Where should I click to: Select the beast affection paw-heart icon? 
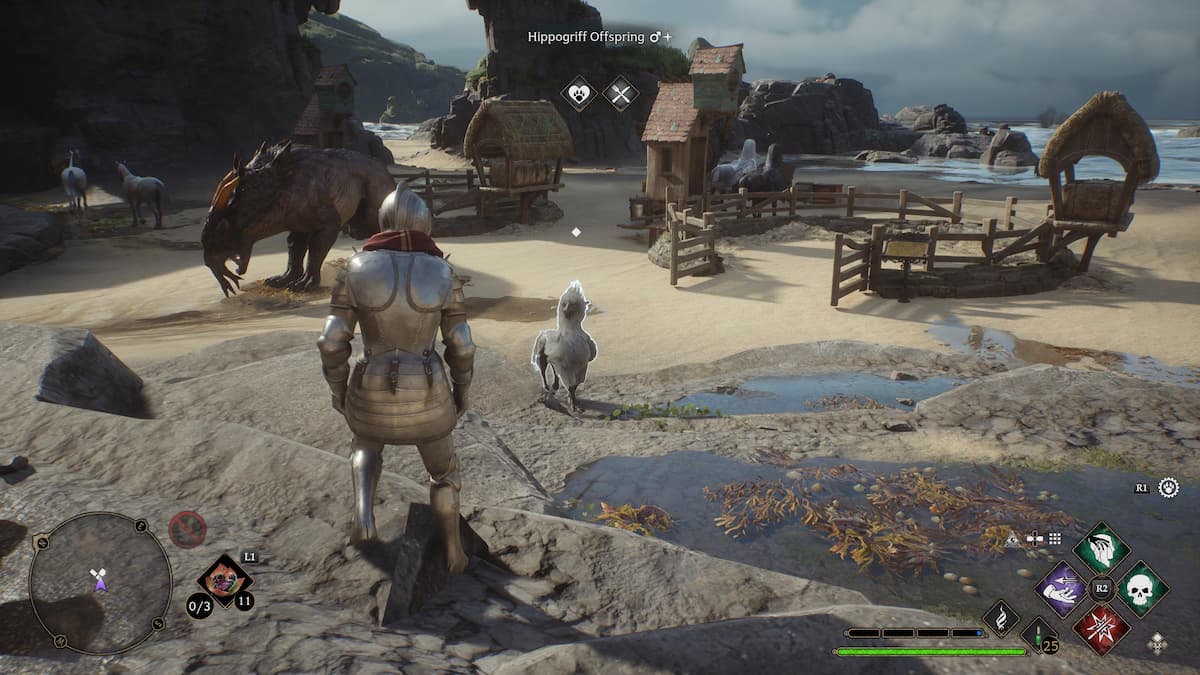click(578, 93)
